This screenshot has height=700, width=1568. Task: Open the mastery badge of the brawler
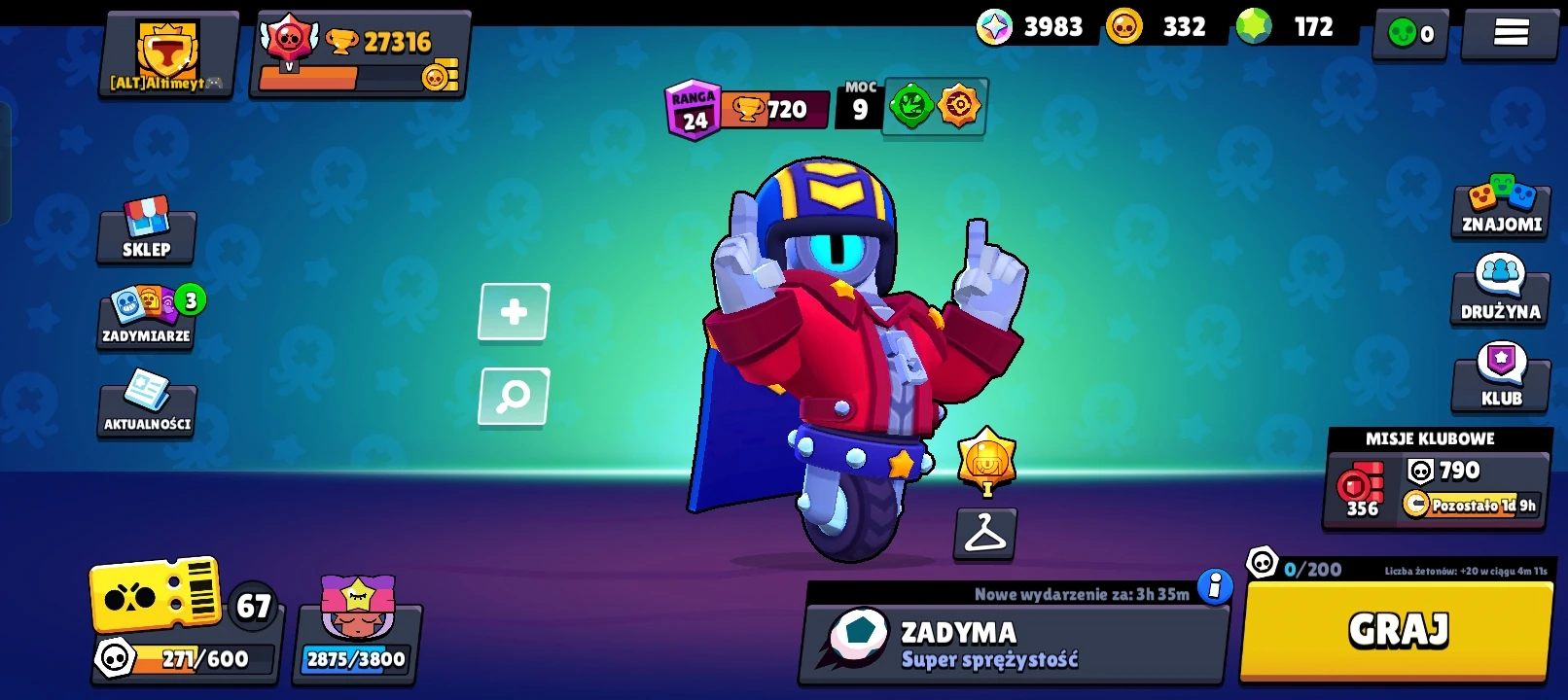click(x=985, y=464)
